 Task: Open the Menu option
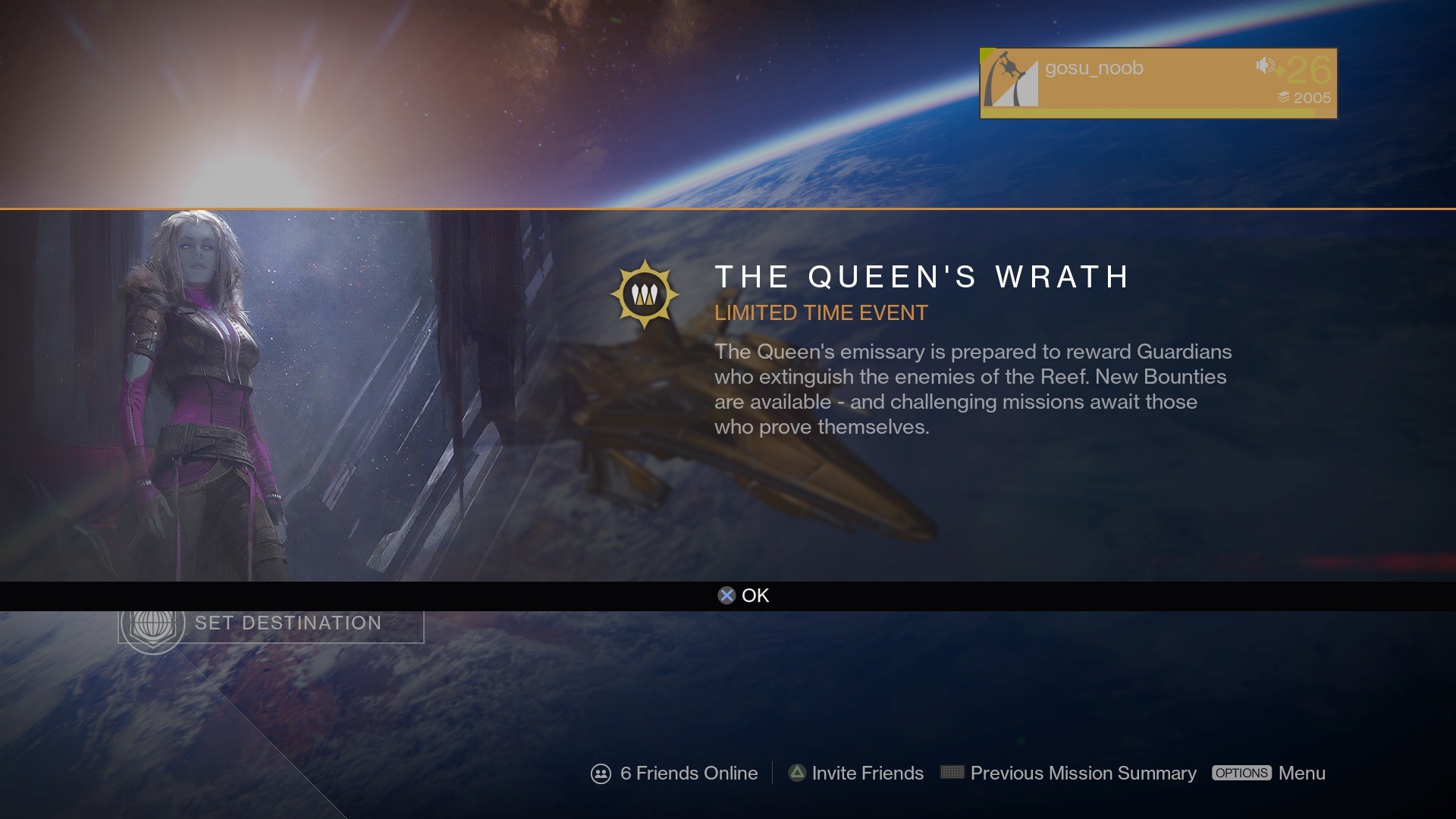(x=1269, y=773)
